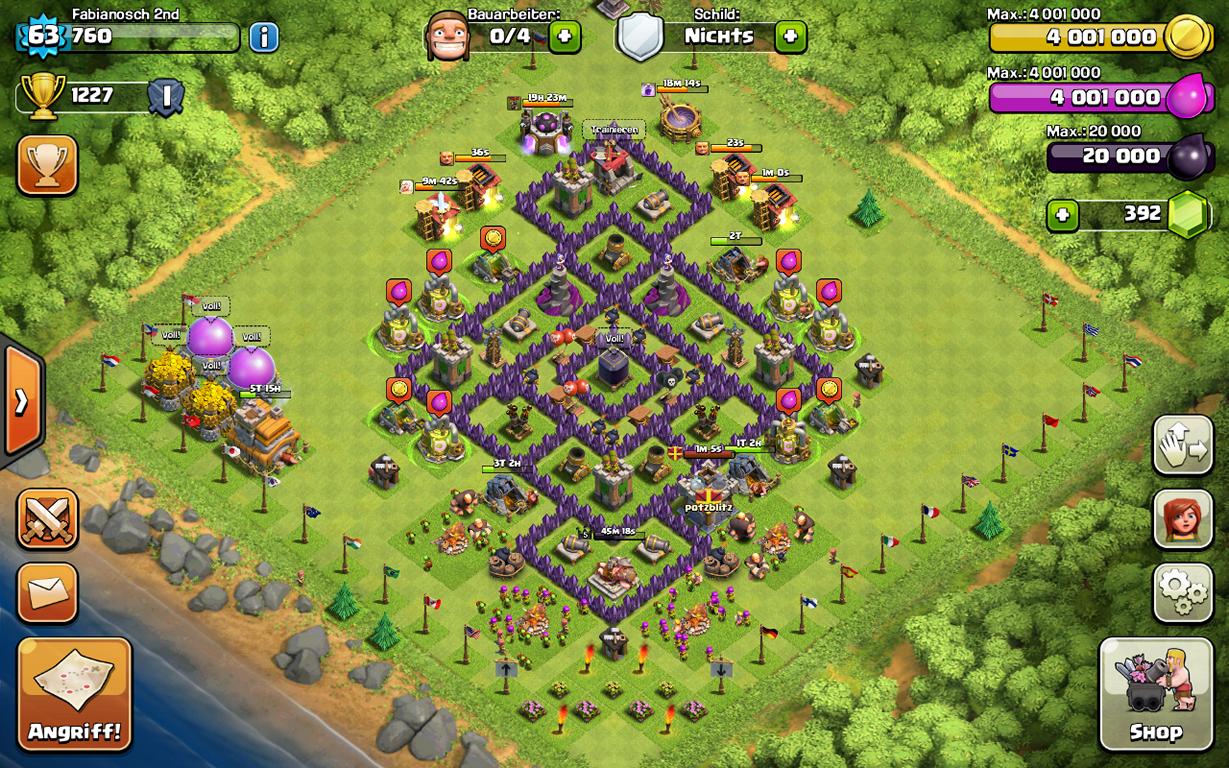Screen dimensions: 1229x768
Task: Add a builder with plus button
Action: pyautogui.click(x=565, y=37)
